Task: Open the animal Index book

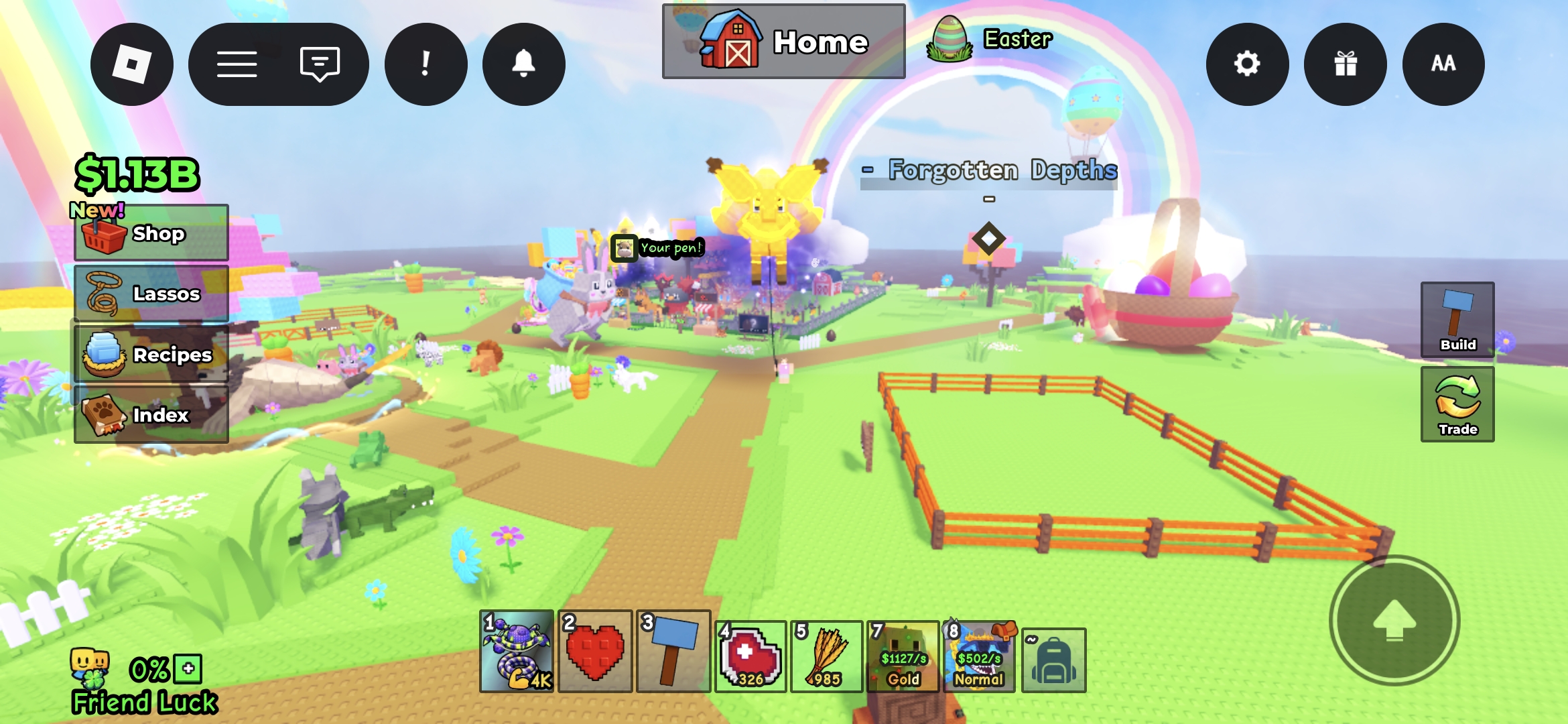Action: point(151,415)
